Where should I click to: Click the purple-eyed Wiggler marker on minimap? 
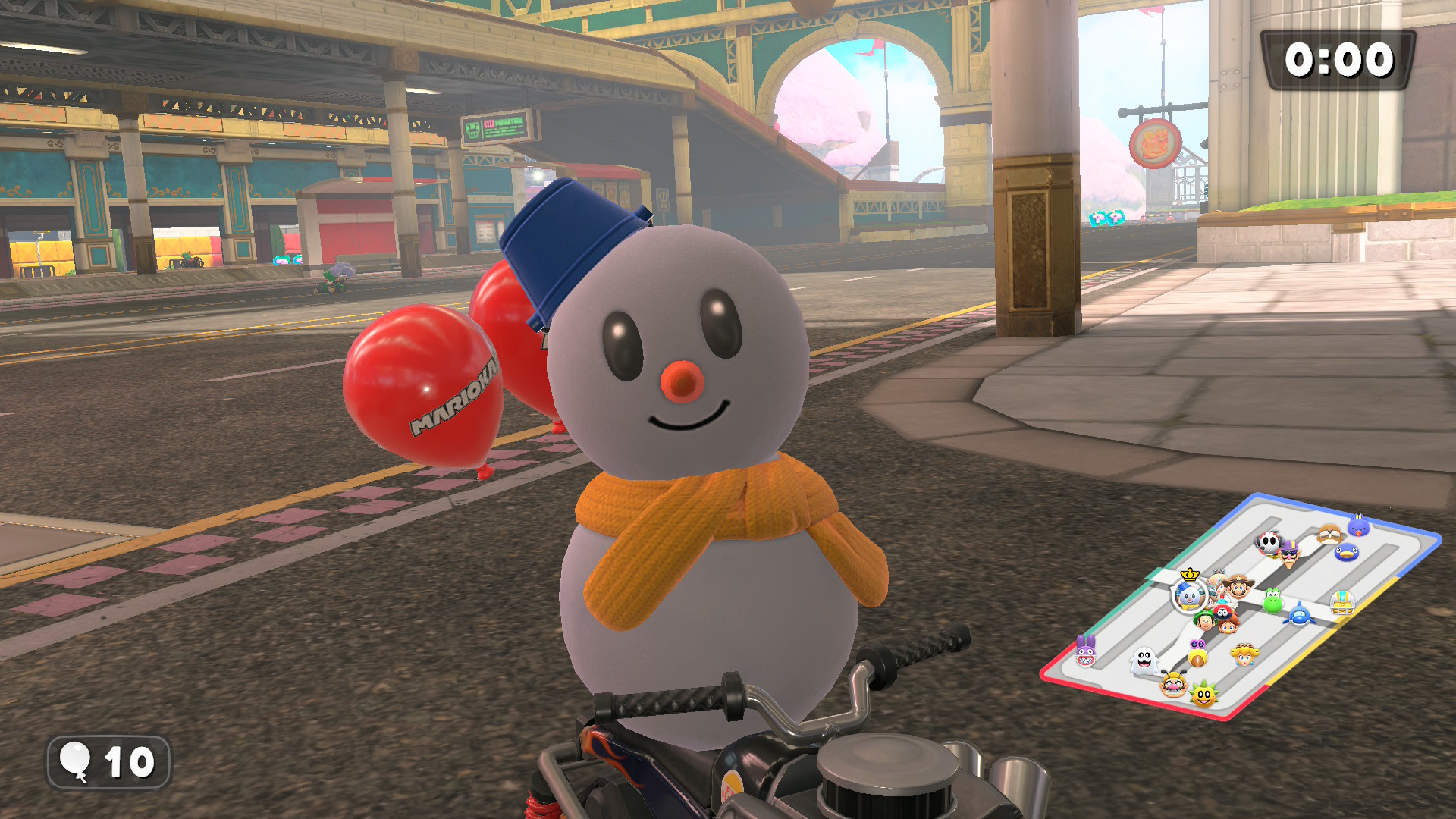(x=1197, y=653)
